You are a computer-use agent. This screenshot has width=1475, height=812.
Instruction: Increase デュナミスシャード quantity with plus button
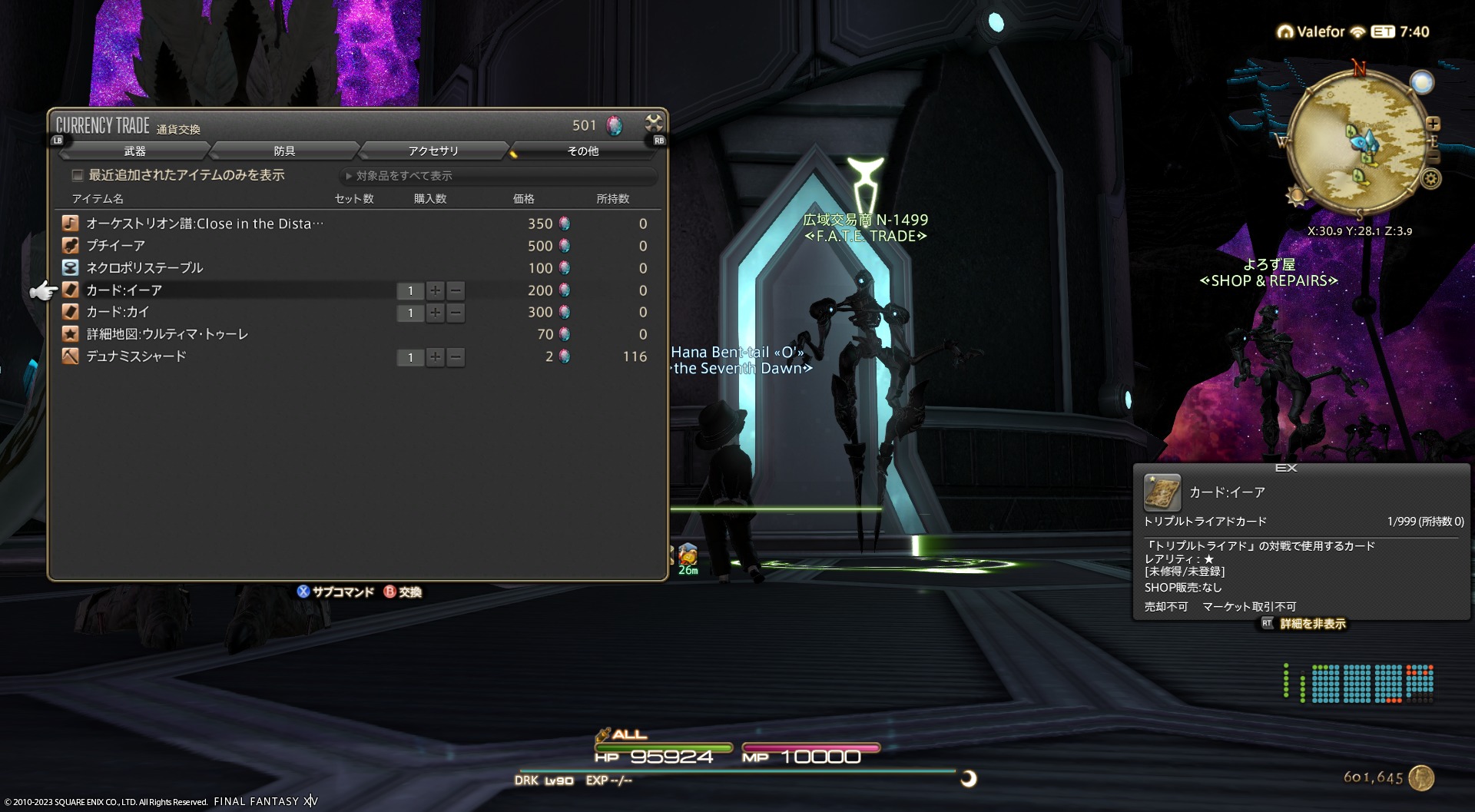tap(436, 357)
